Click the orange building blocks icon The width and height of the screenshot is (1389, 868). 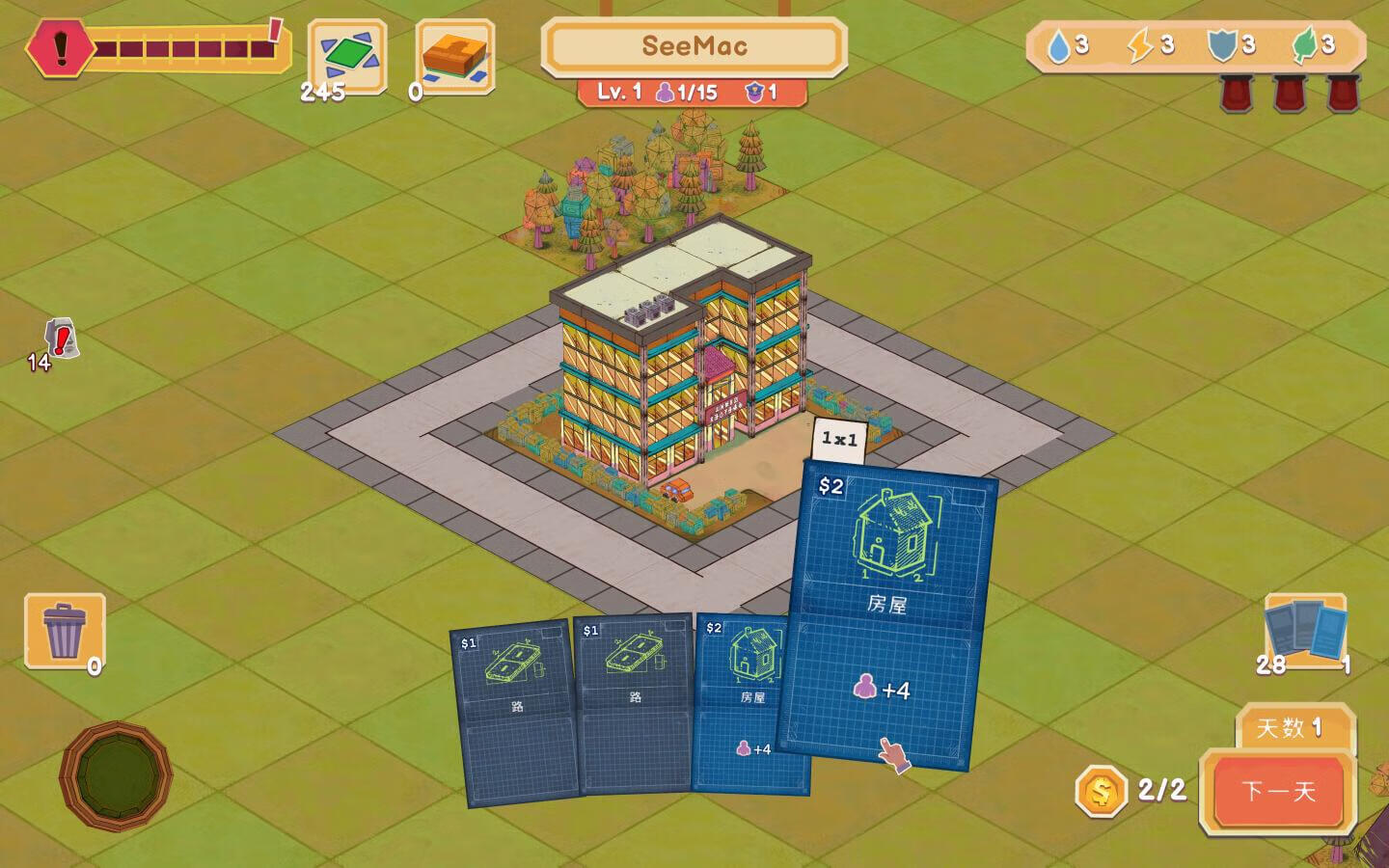(455, 56)
